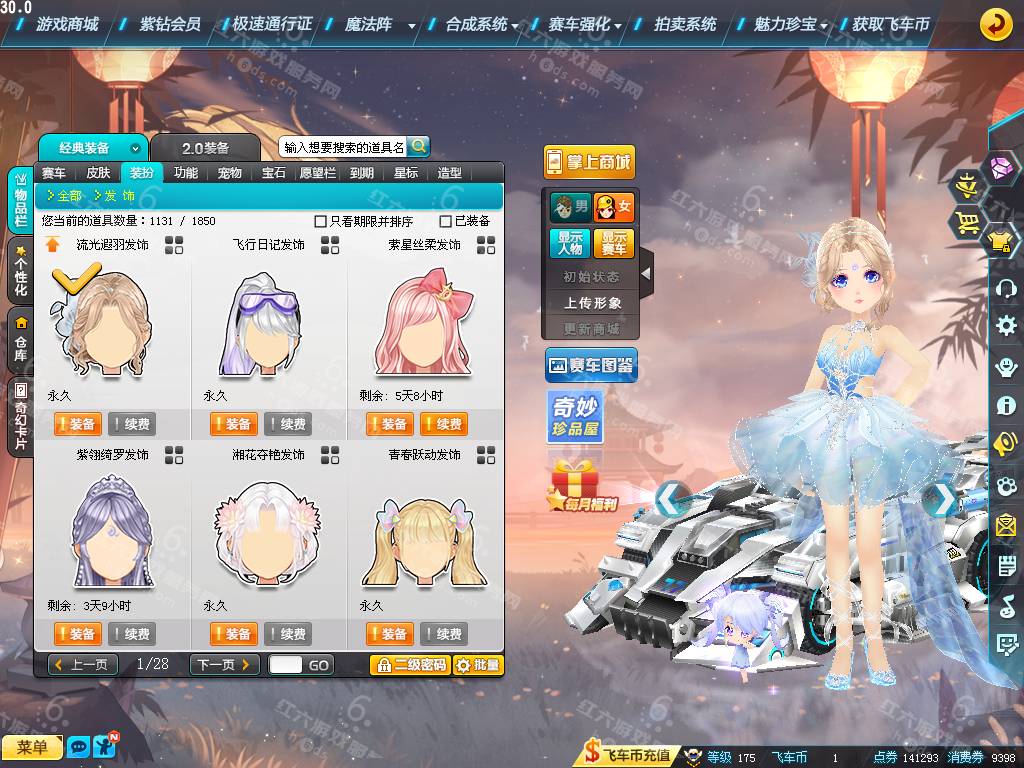The image size is (1024, 768).
Task: Click the item search input field
Action: click(x=343, y=147)
